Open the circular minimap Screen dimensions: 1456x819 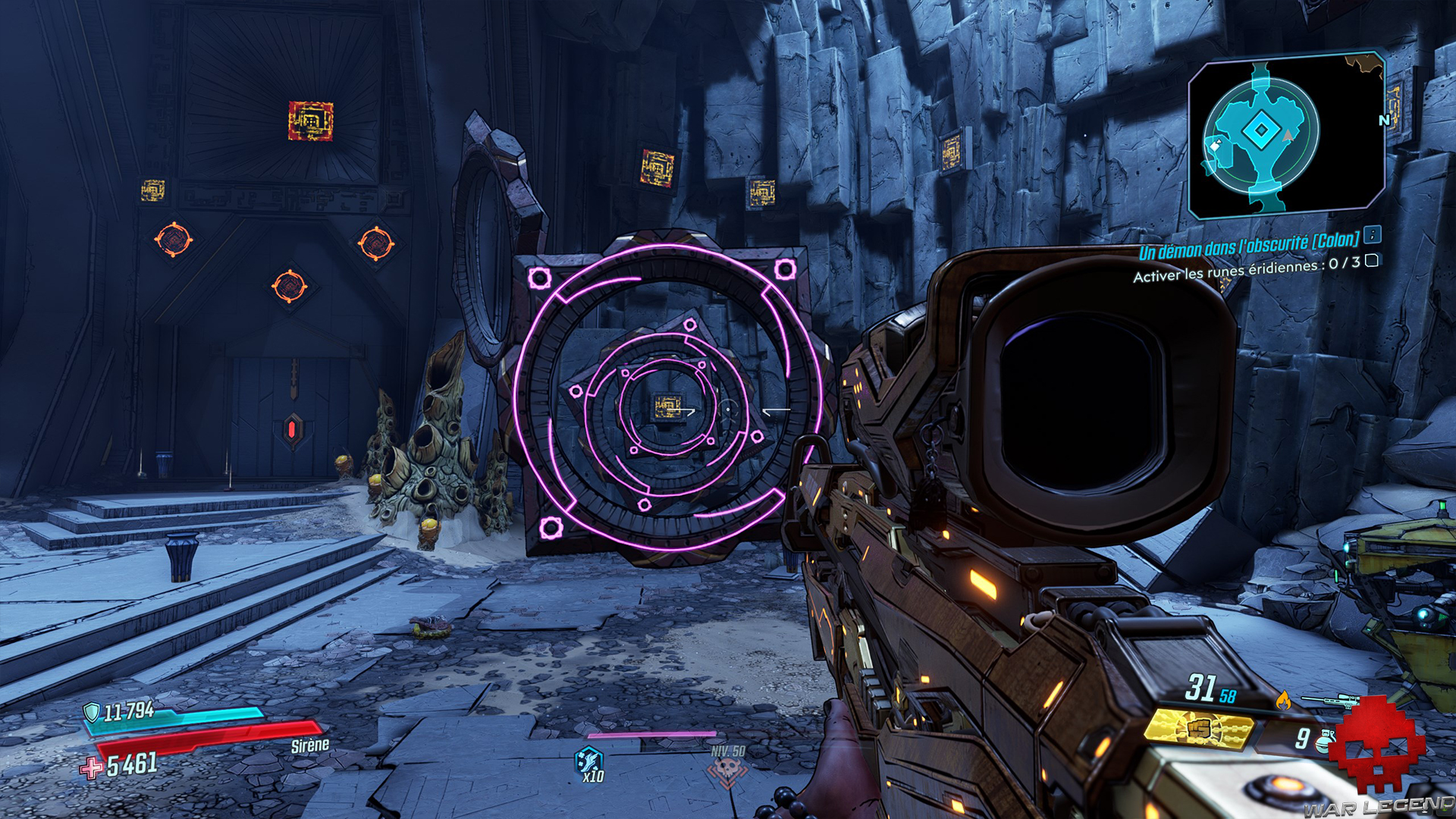click(1261, 133)
